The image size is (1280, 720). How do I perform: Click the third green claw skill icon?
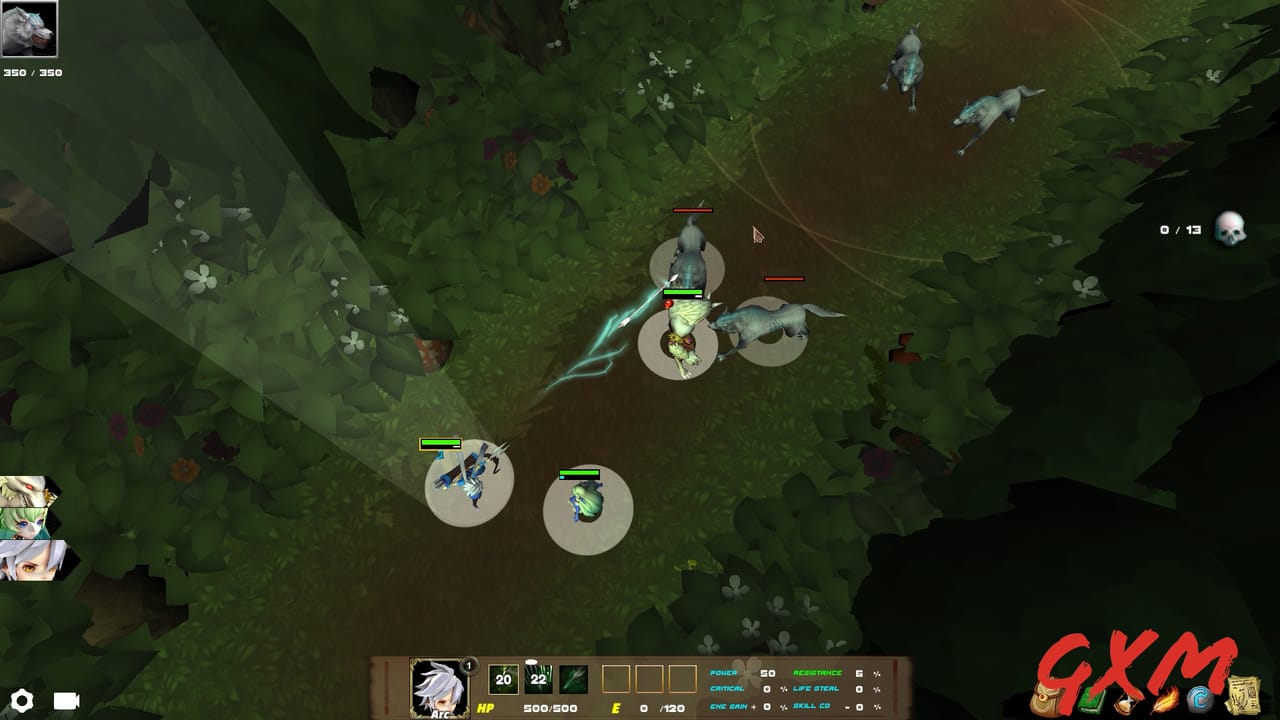point(573,677)
